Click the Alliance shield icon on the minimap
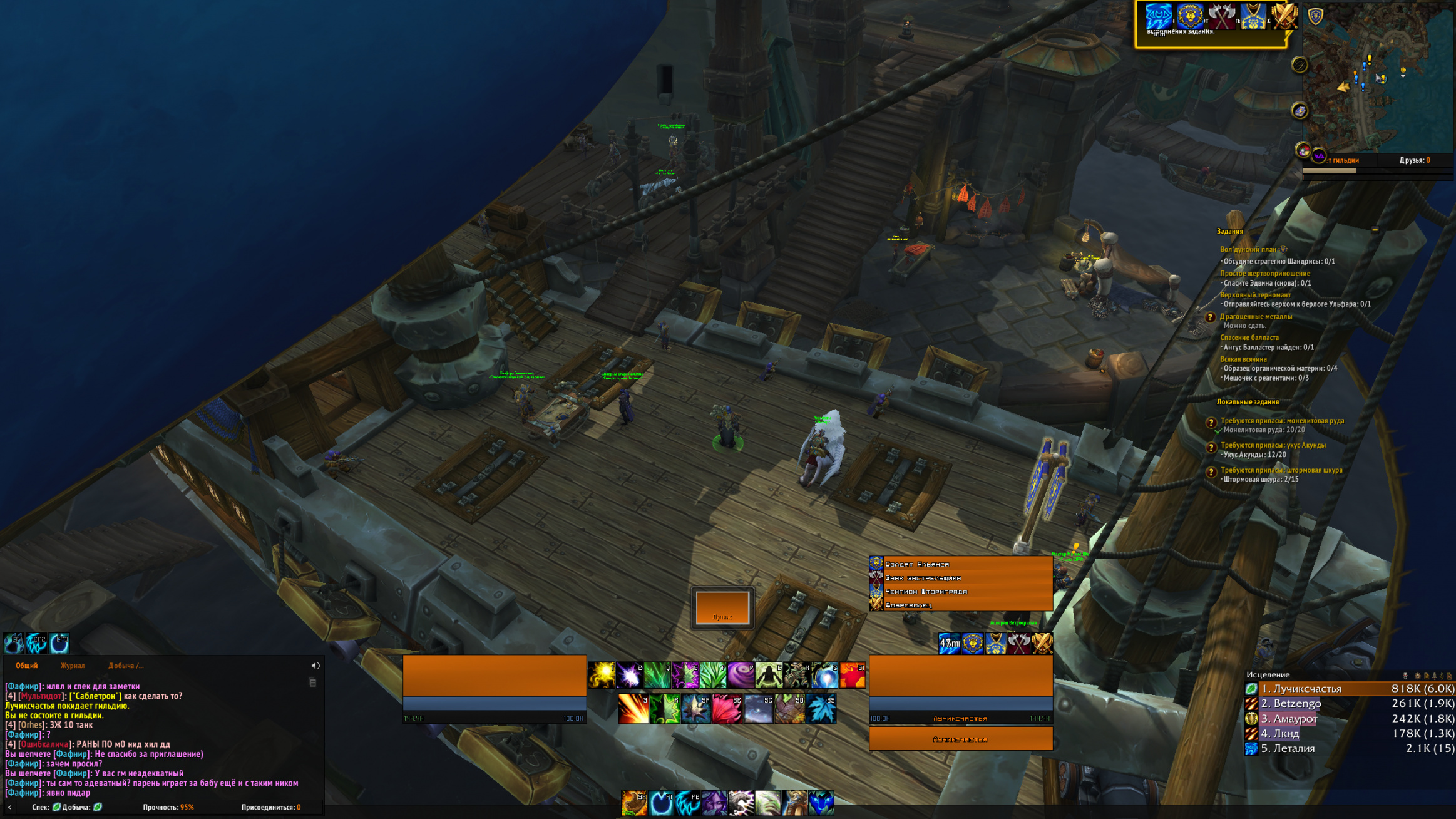1456x819 pixels. click(1316, 16)
